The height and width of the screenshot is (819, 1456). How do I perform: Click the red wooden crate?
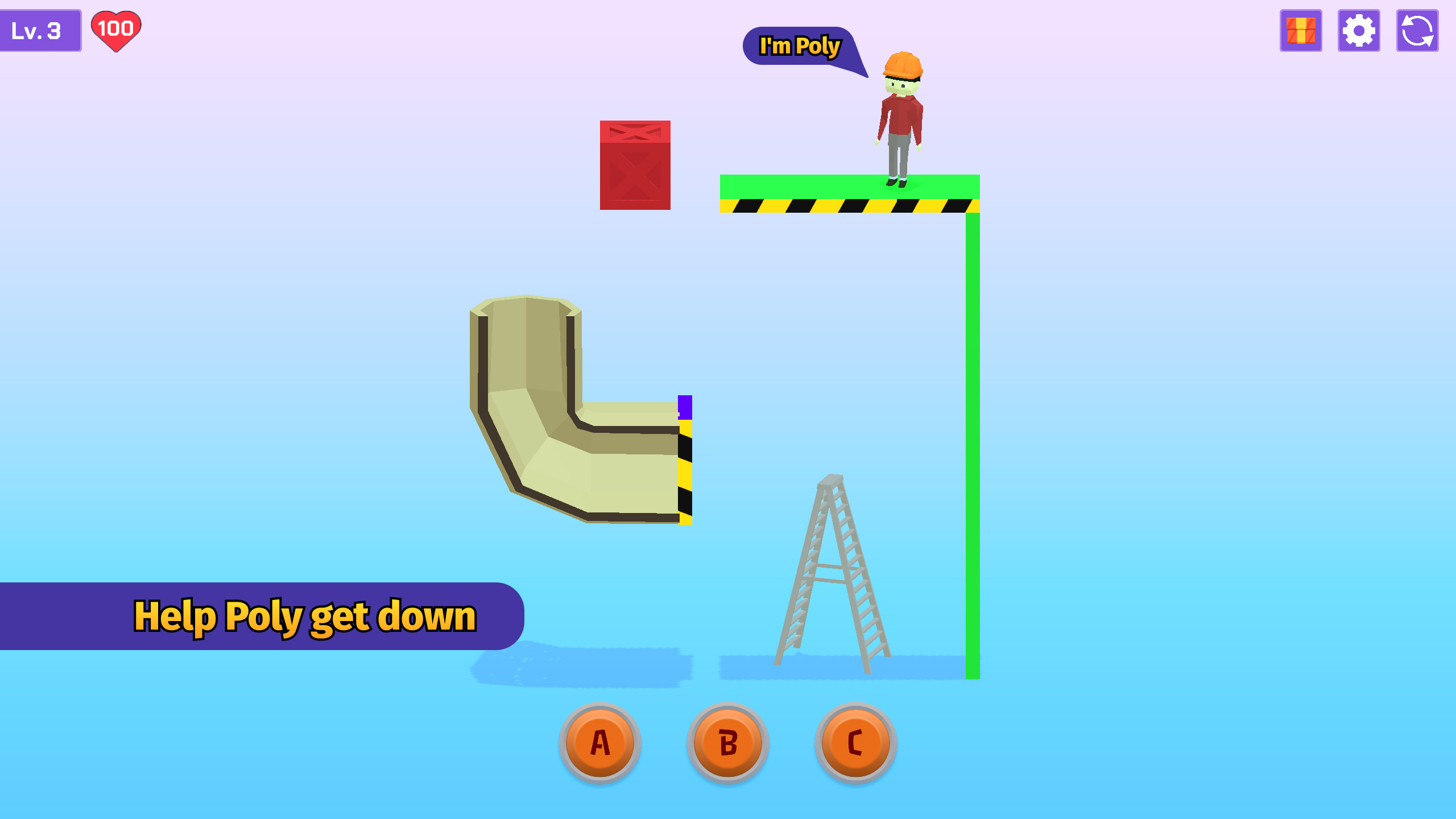coord(634,165)
